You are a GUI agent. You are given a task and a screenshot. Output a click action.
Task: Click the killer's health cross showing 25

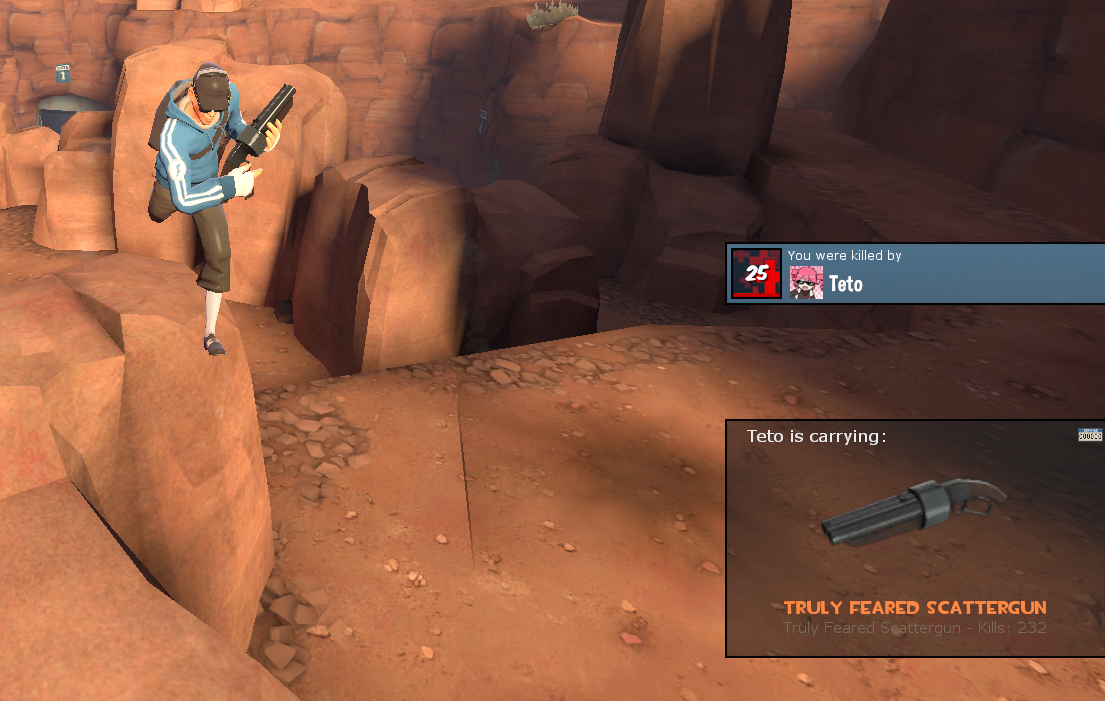click(x=756, y=273)
